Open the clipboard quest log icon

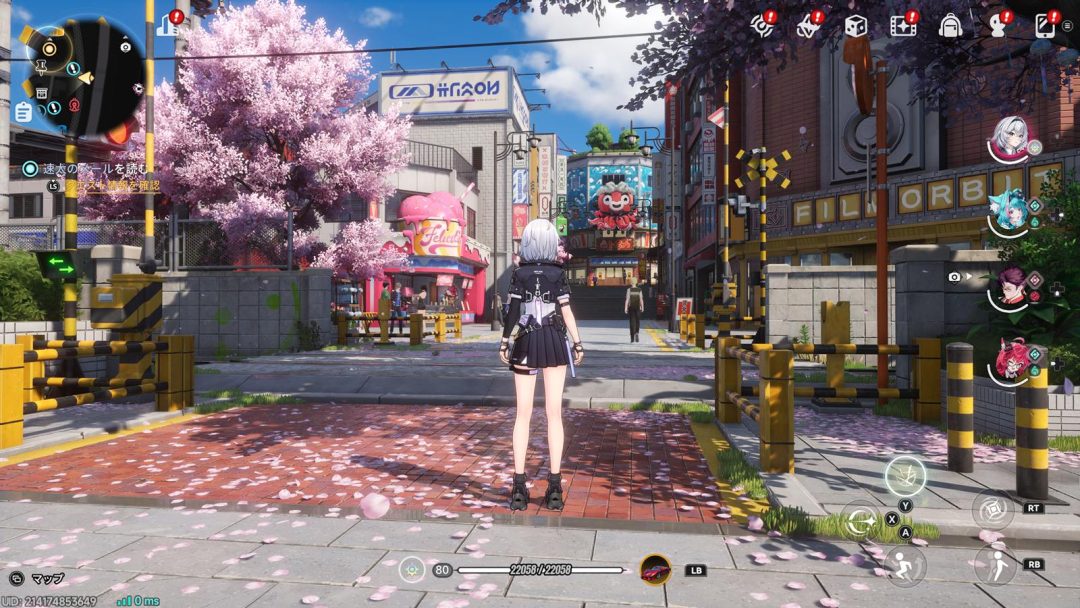(x=22, y=111)
